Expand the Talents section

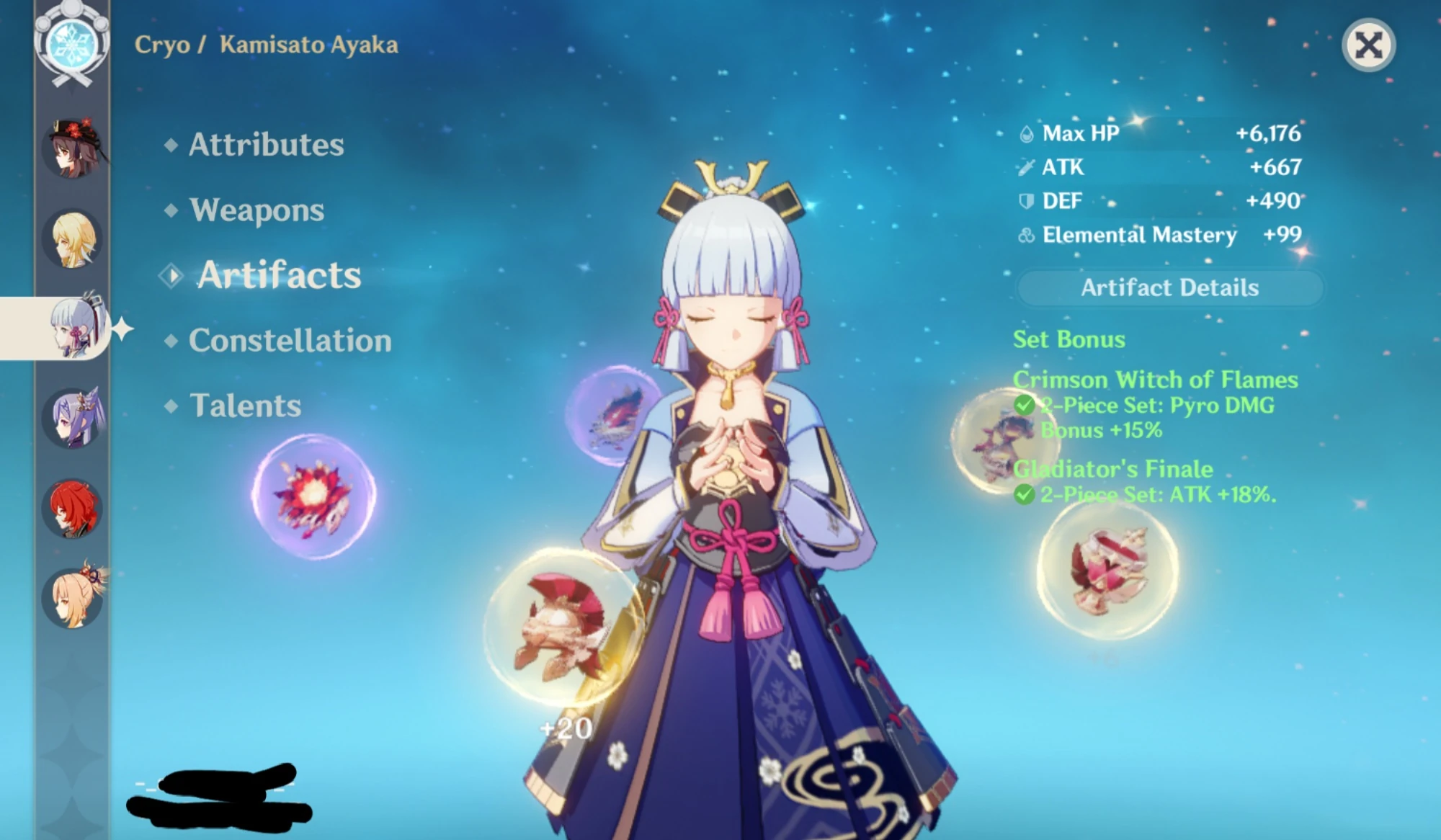[245, 406]
